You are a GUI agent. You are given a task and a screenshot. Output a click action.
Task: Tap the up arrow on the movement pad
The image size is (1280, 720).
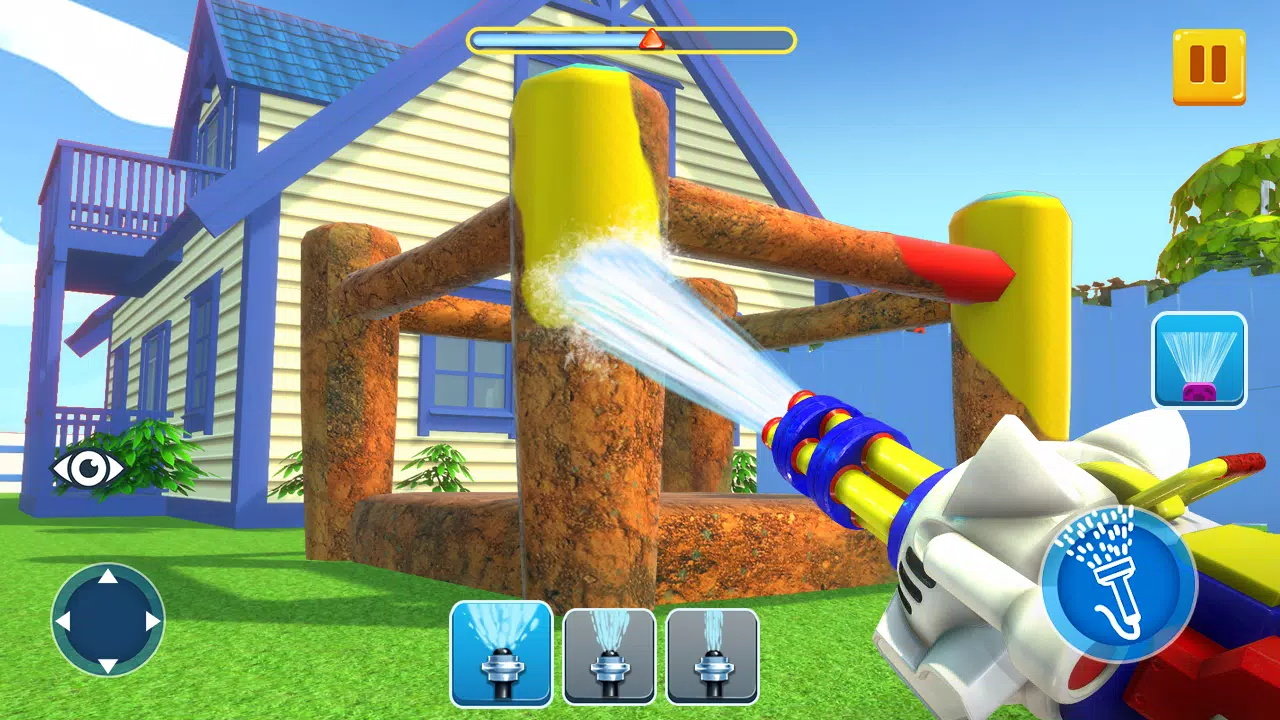[x=108, y=577]
